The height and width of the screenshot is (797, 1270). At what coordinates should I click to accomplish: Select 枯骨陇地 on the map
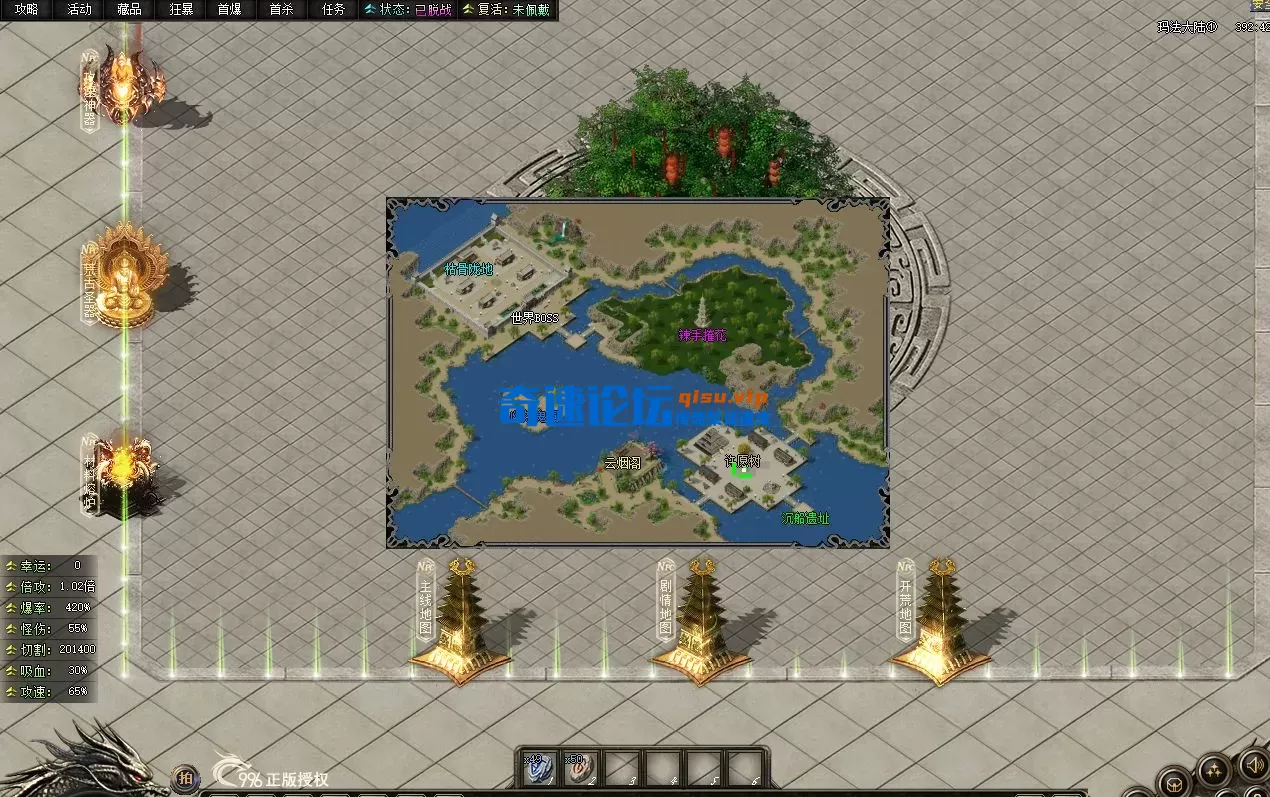(x=468, y=269)
